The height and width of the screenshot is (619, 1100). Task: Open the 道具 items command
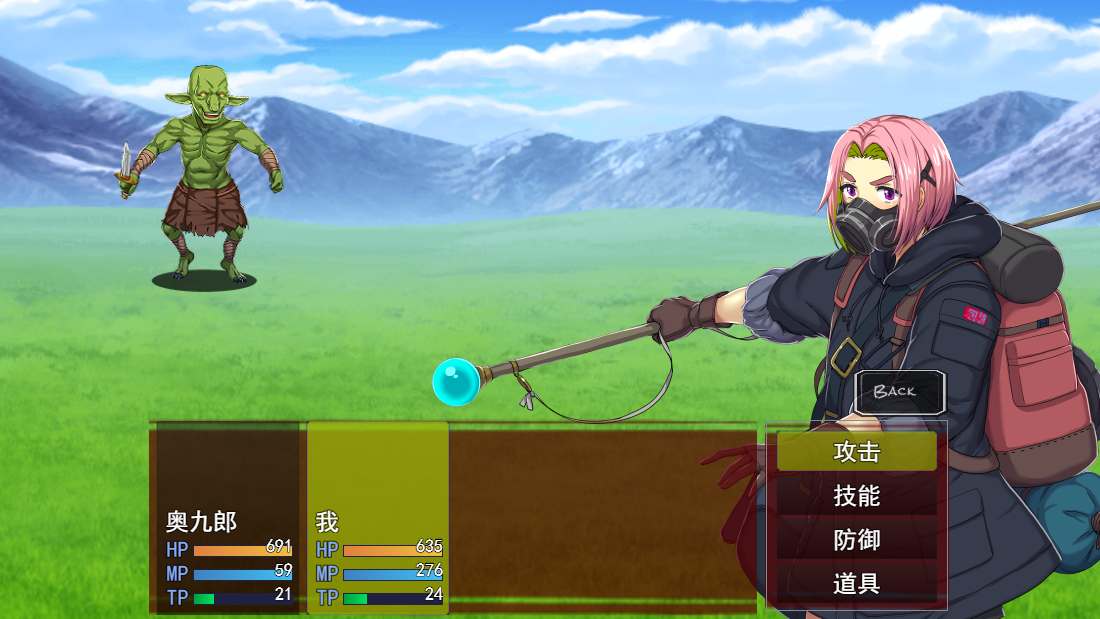[857, 584]
